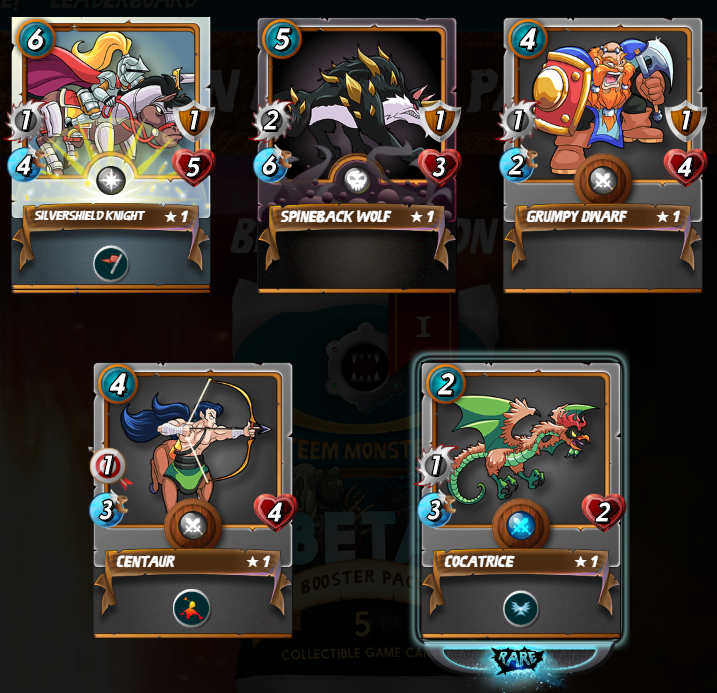Click Silvershield Knight's flag ability icon
717x693 pixels.
[110, 263]
